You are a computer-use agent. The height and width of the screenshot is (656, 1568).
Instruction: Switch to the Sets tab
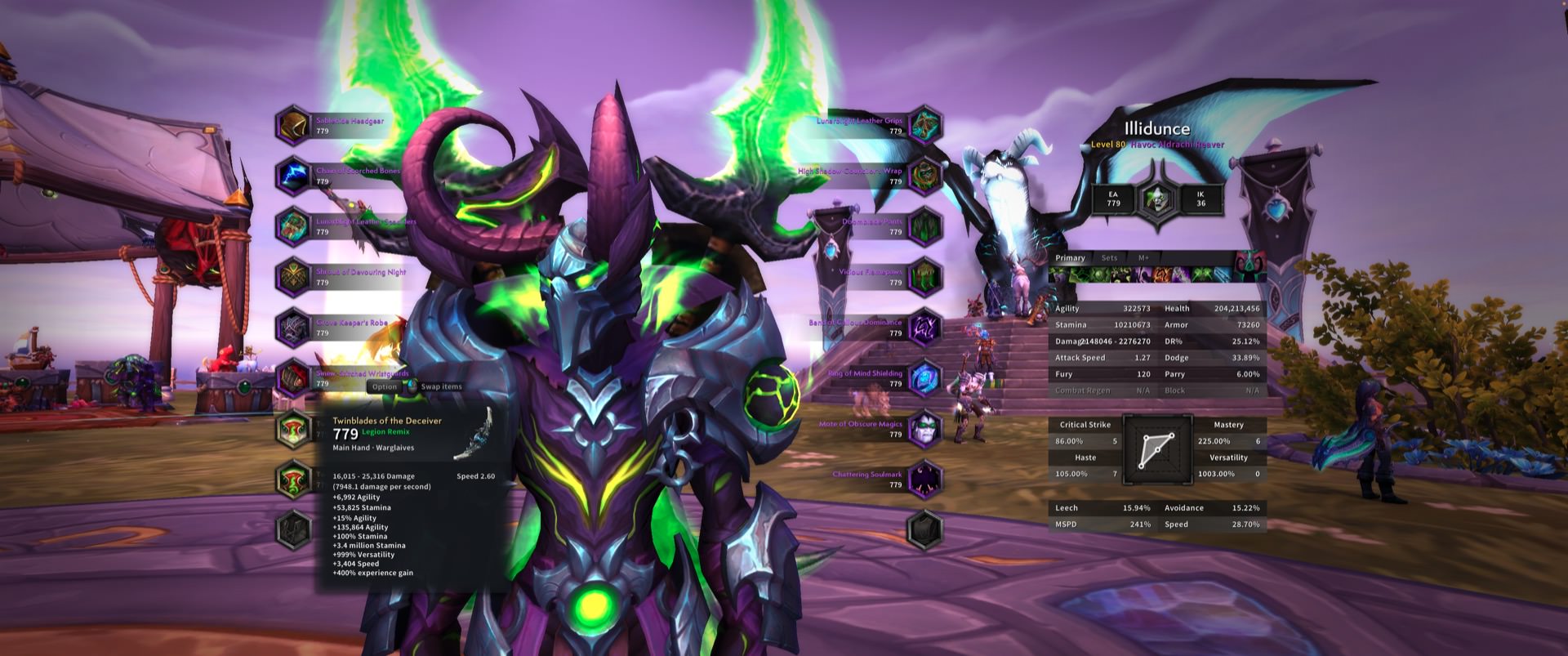(1109, 258)
